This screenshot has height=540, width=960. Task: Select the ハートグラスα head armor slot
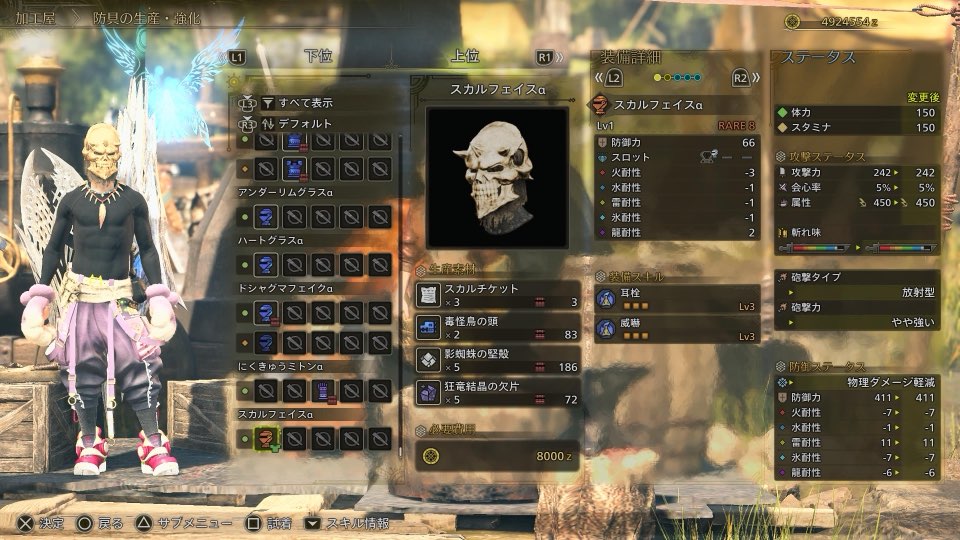click(265, 264)
